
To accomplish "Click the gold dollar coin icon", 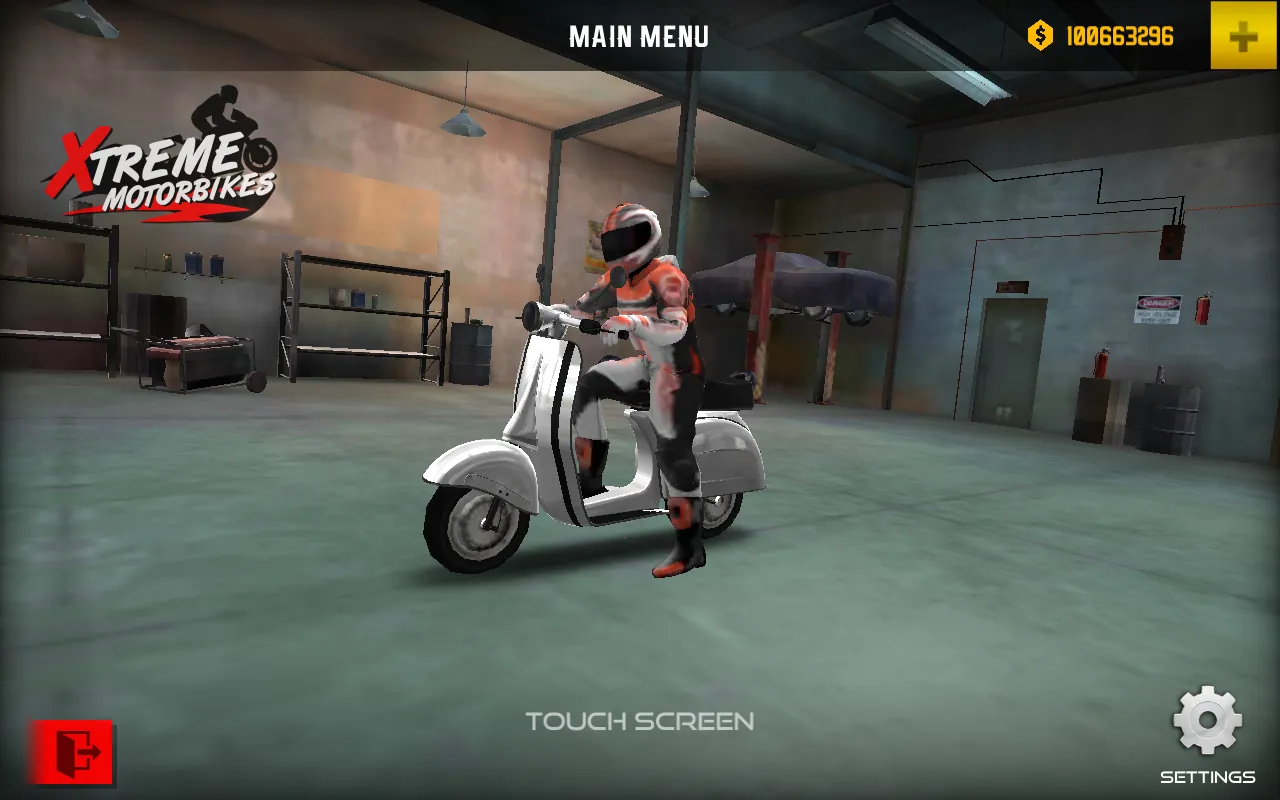I will point(1038,36).
